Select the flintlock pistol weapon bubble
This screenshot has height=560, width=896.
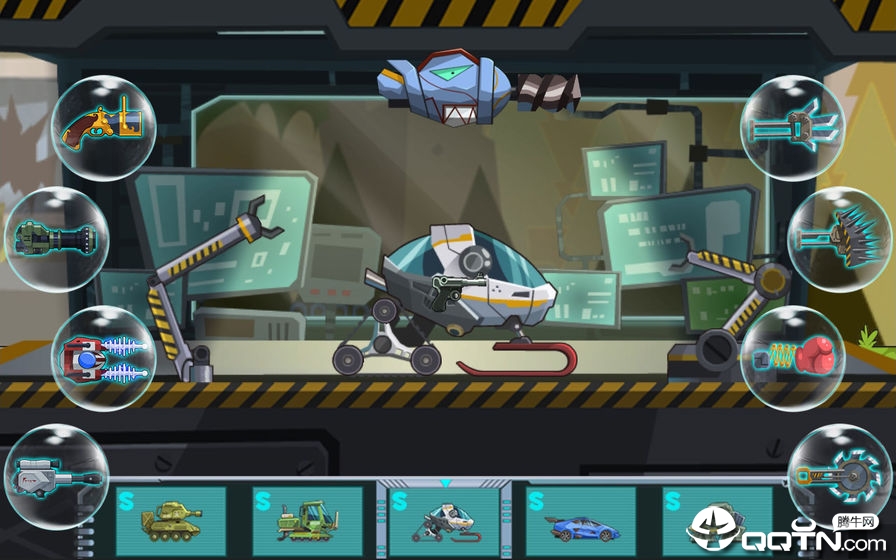coord(105,125)
